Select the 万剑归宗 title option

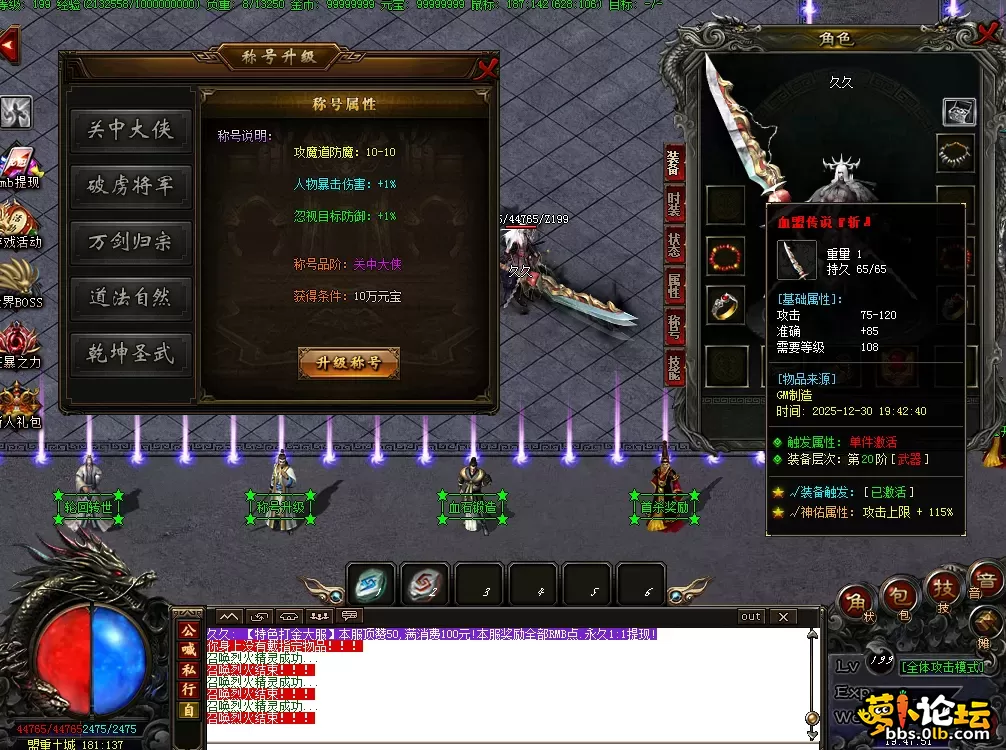[x=130, y=242]
